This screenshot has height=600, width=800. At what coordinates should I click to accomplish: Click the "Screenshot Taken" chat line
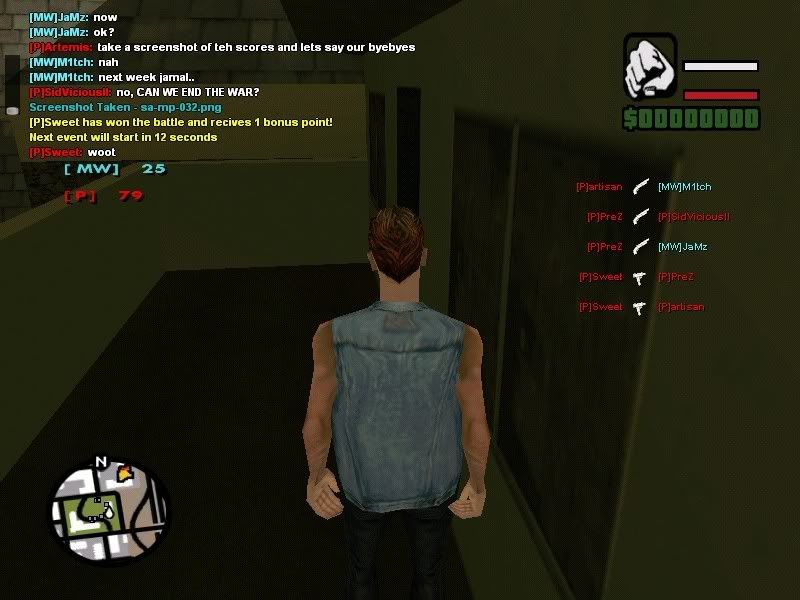point(126,107)
